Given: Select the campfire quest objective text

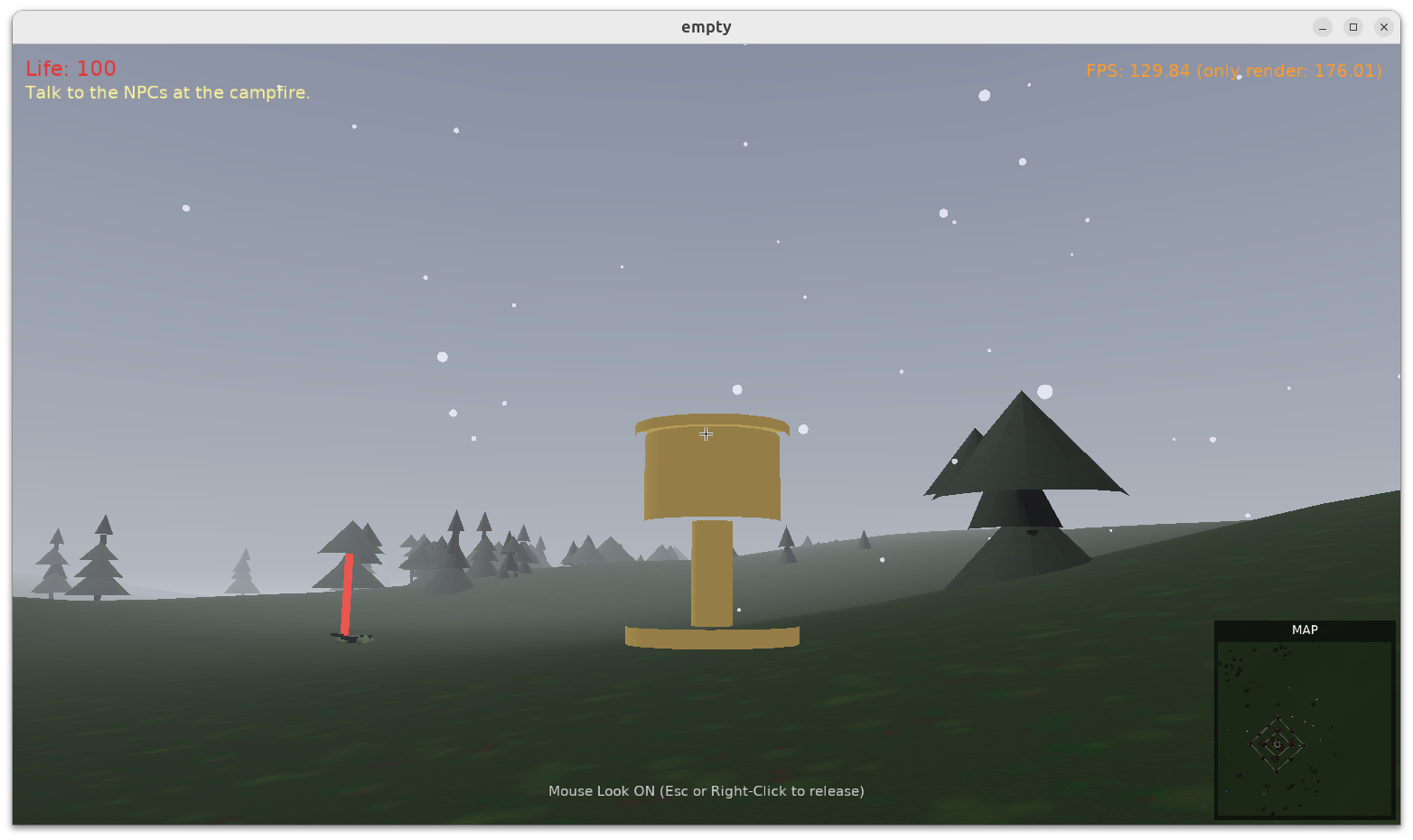Looking at the screenshot, I should 167,92.
